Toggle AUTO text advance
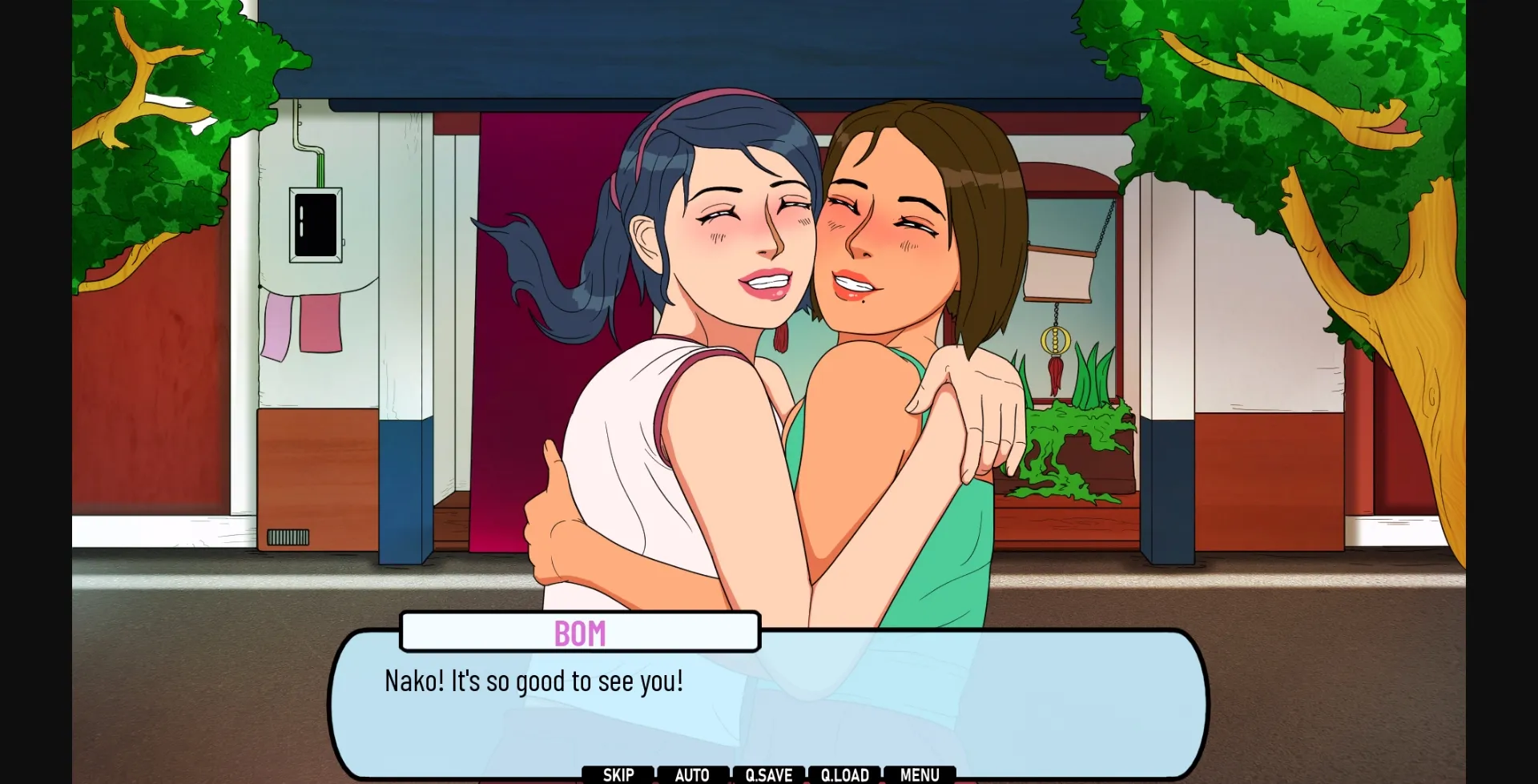This screenshot has width=1538, height=784. [694, 774]
